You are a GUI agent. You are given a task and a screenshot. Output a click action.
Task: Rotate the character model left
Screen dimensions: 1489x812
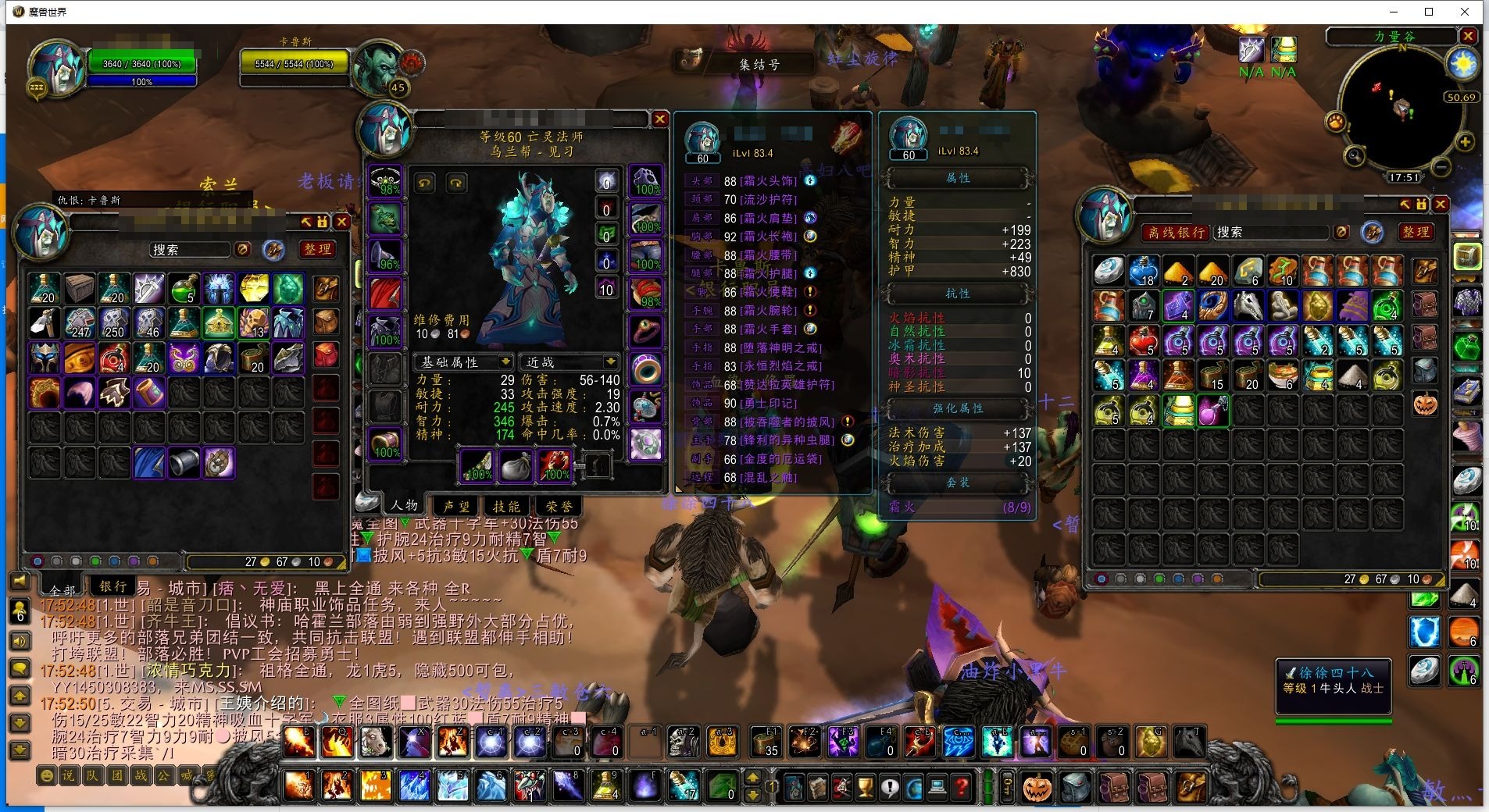[424, 183]
